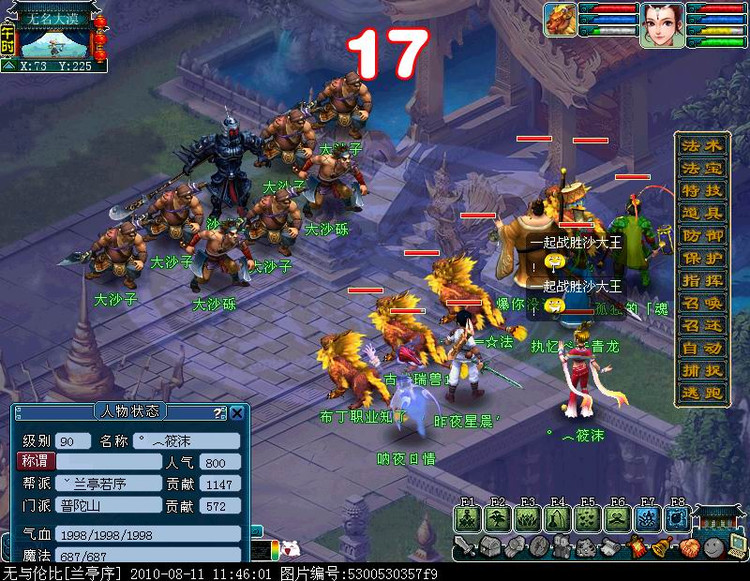
Task: Click the question mark help button
Action: pyautogui.click(x=220, y=412)
